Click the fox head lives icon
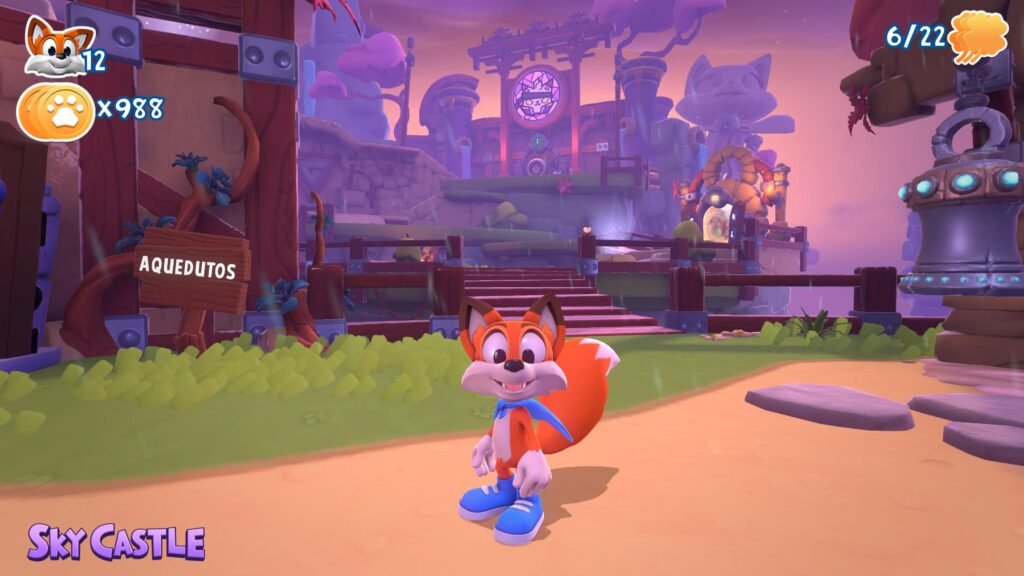The height and width of the screenshot is (576, 1024). (x=47, y=45)
